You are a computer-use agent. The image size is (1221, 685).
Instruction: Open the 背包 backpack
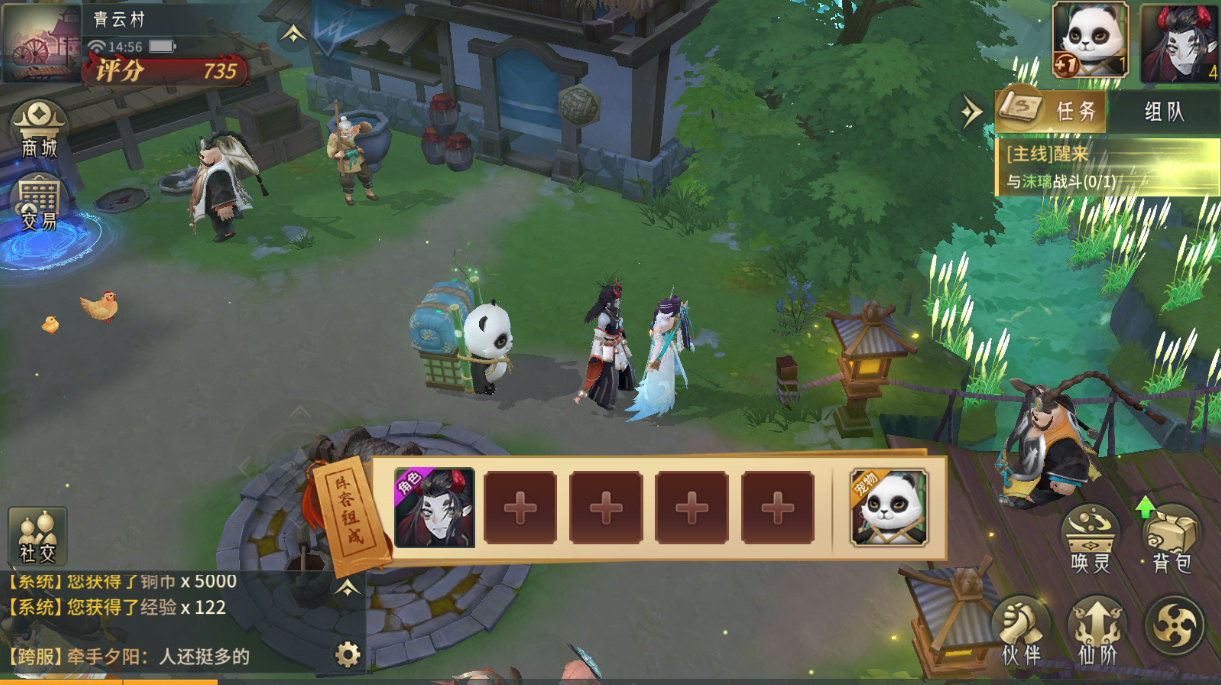pos(1171,537)
